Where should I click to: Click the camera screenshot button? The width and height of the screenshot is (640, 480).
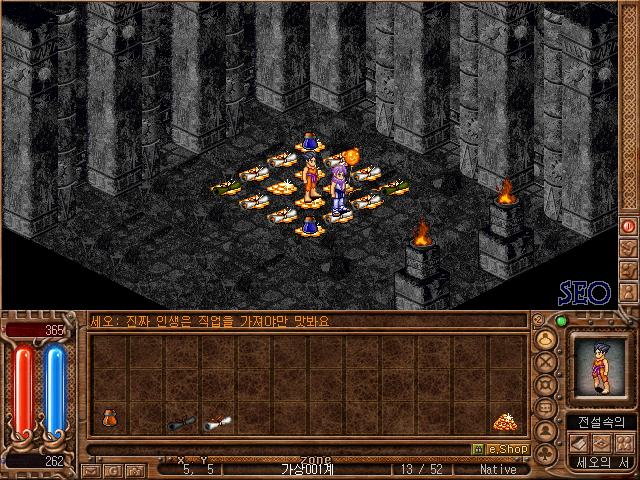click(x=133, y=469)
